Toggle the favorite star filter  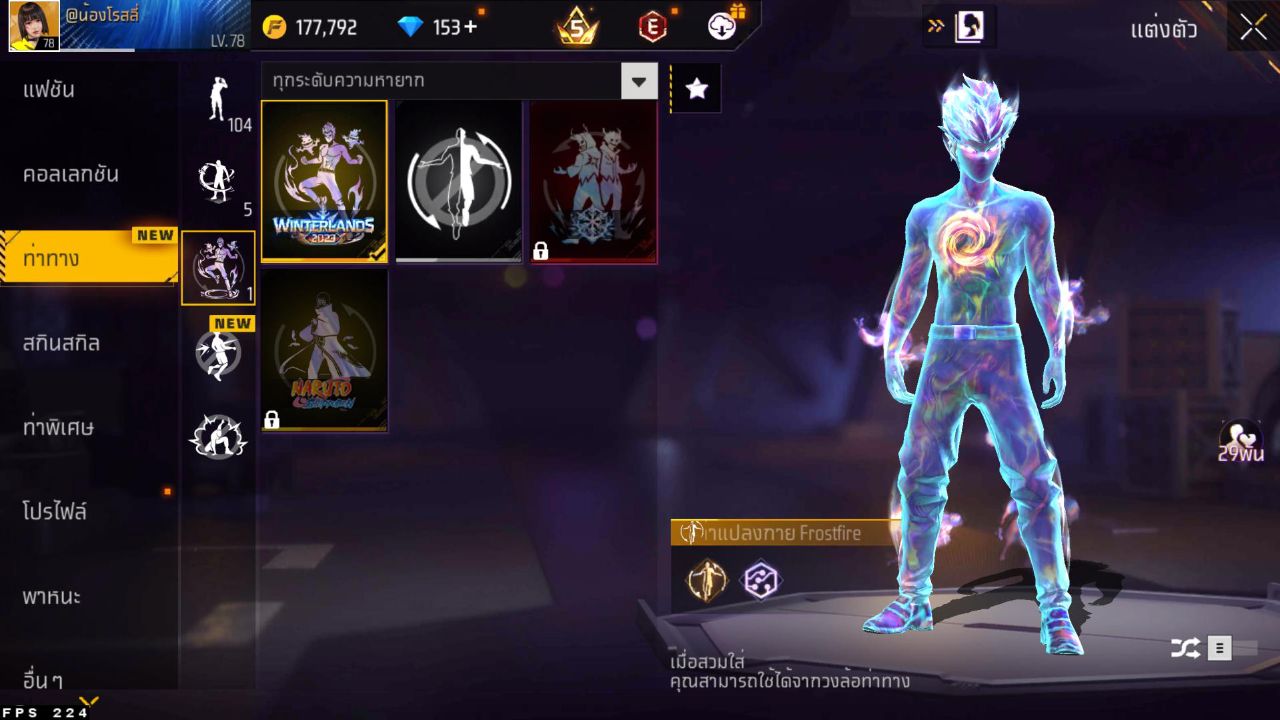(x=696, y=87)
